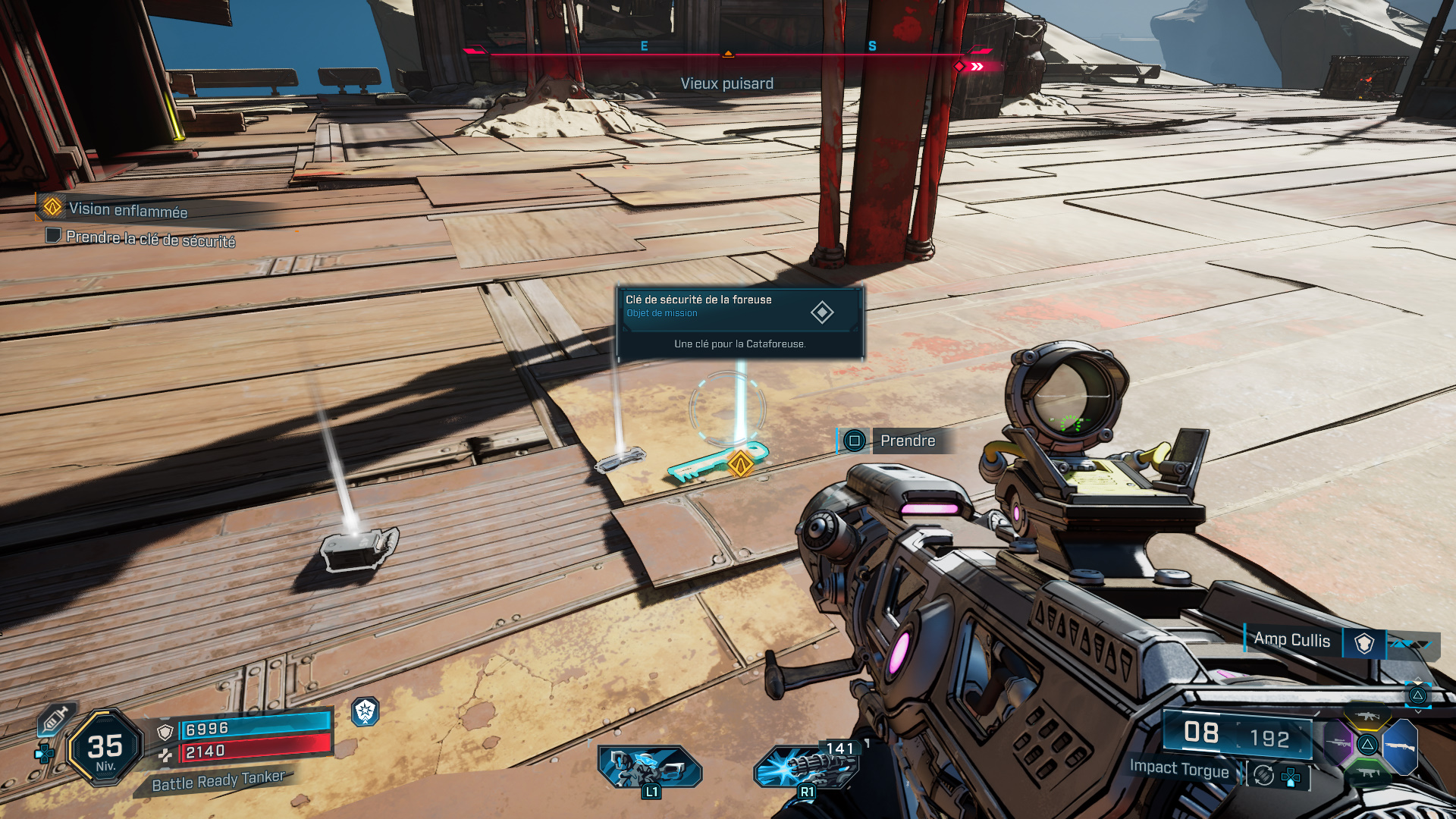Select the blue shotgun weapon slot
This screenshot has height=819, width=1456.
[x=1401, y=746]
